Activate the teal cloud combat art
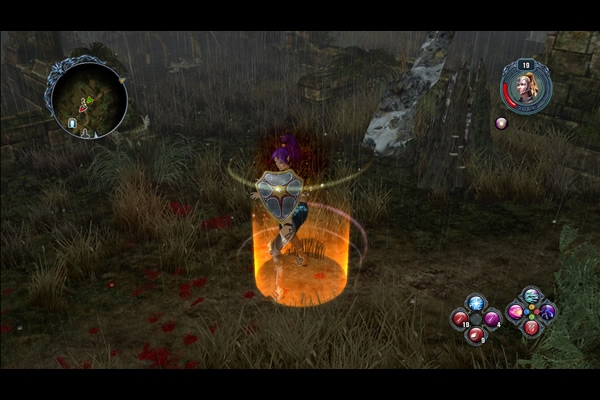Screen dimensions: 600x400 (531, 296)
